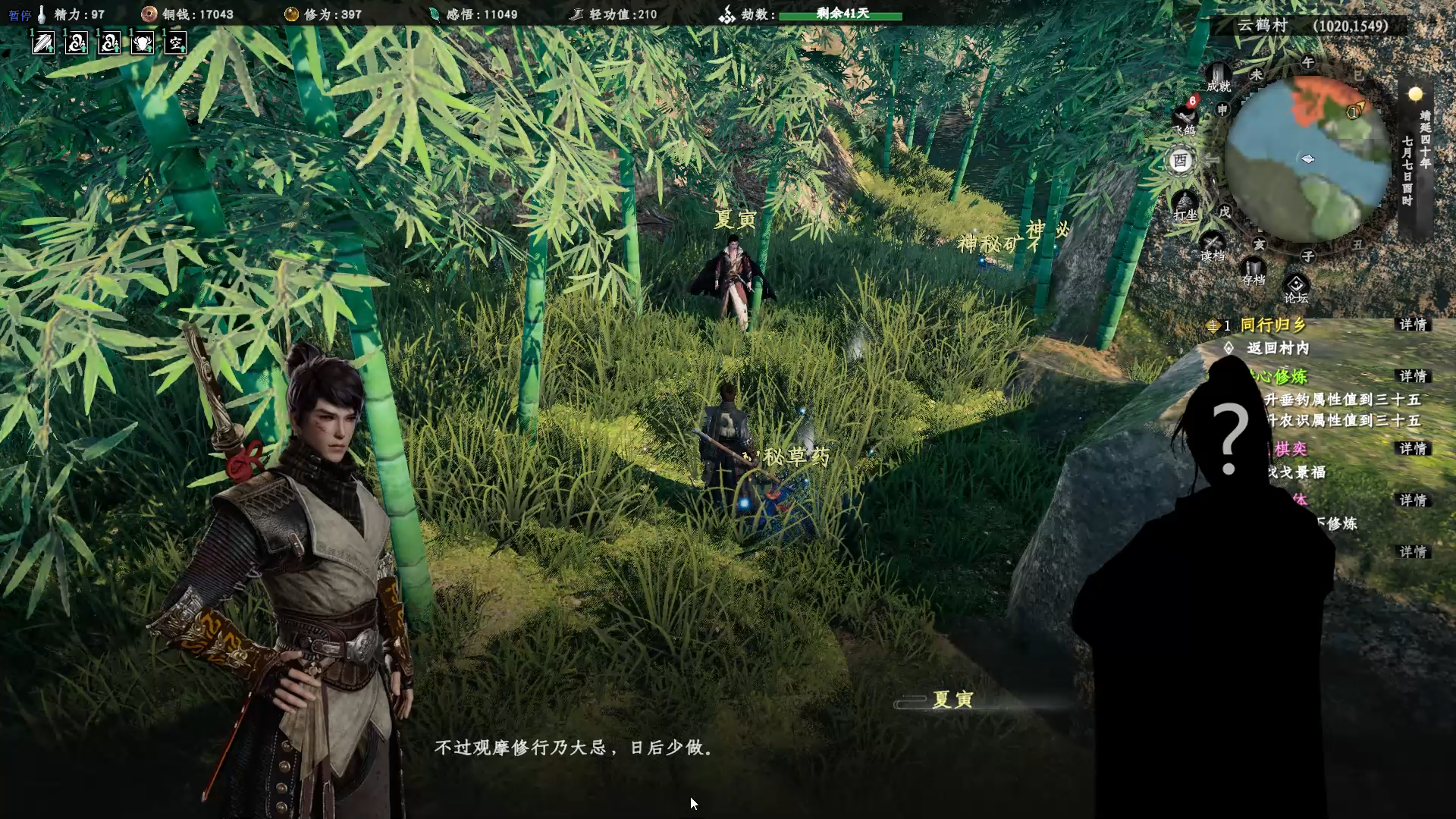
Task: Load a save with the 读档 icon
Action: 1212,247
